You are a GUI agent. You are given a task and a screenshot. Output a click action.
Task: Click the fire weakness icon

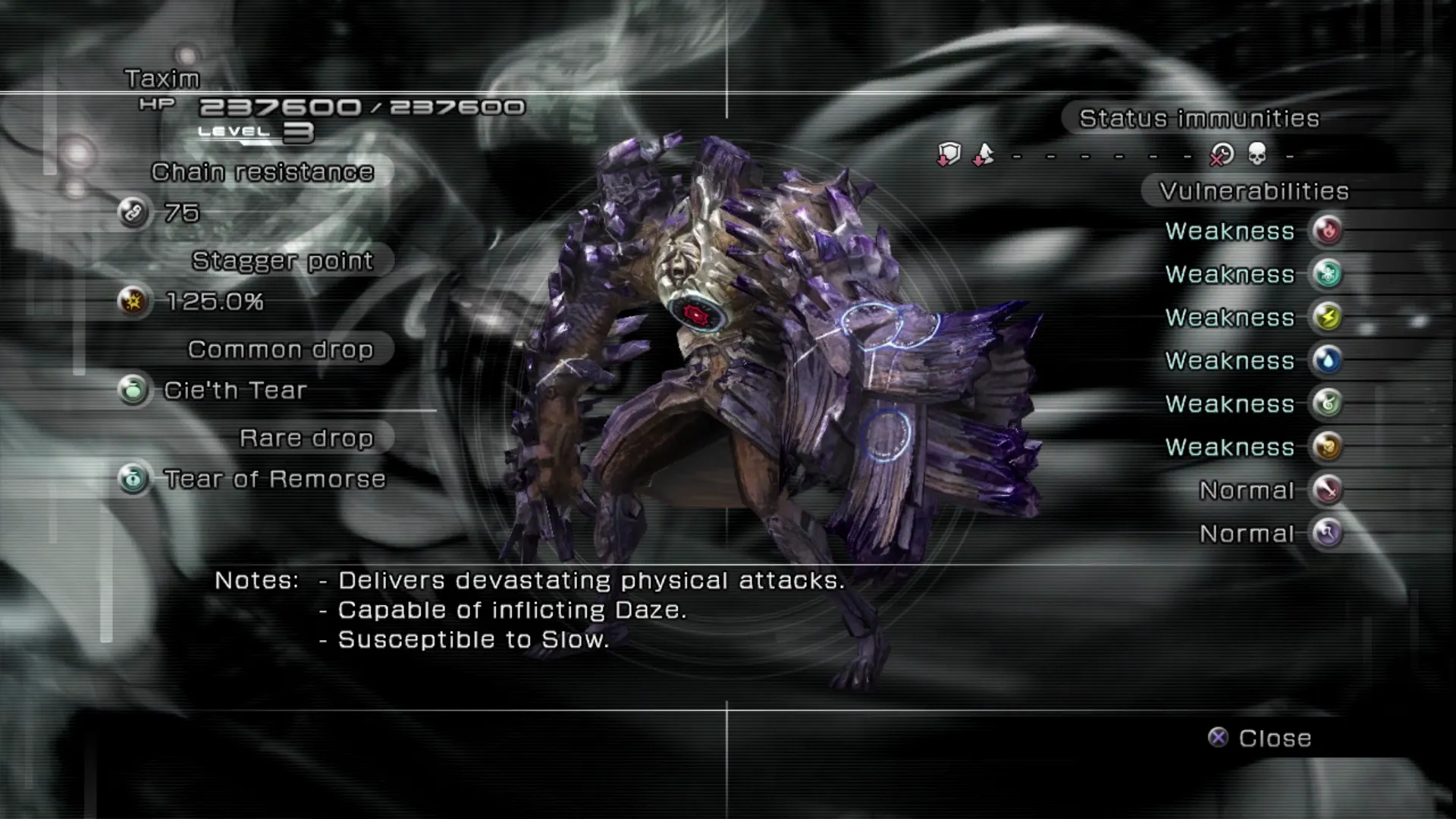[x=1327, y=231]
